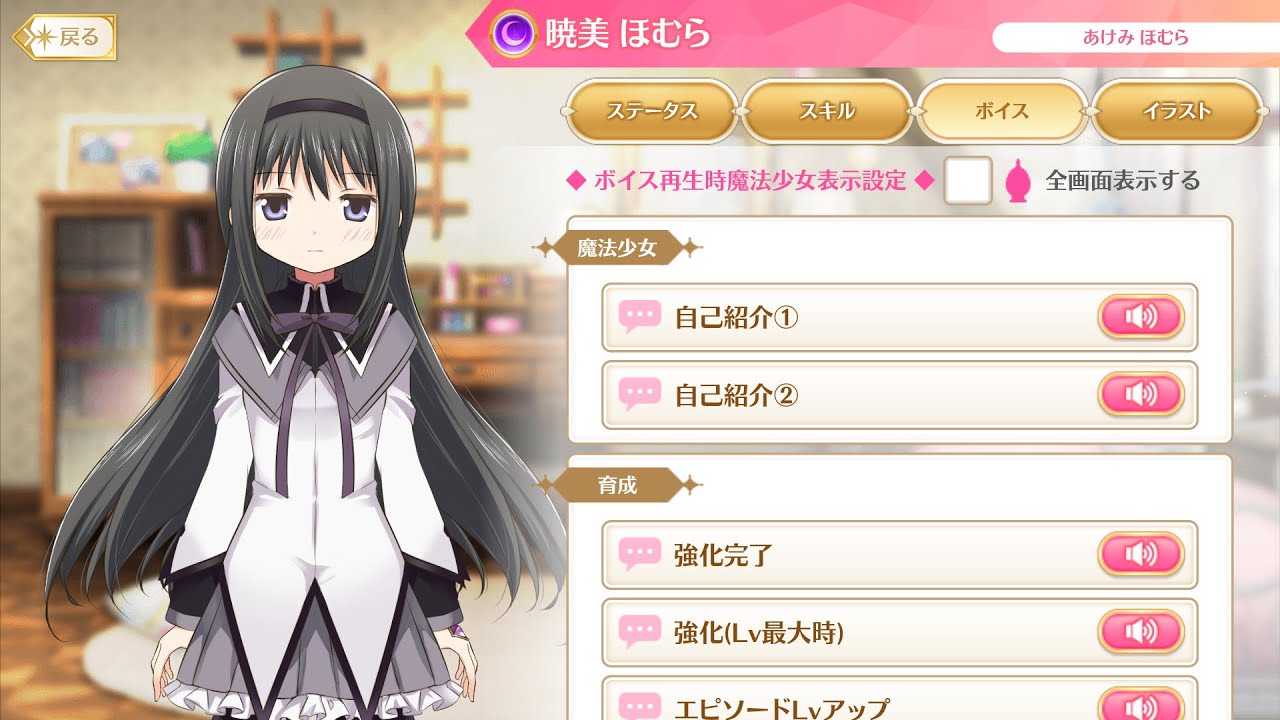Go back with the 戻る button

click(x=66, y=38)
